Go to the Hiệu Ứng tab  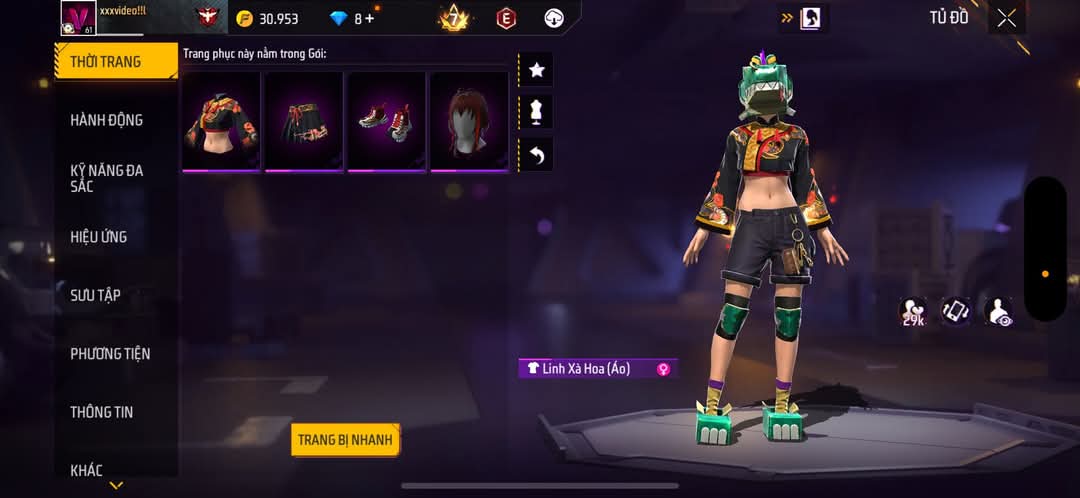pos(99,237)
